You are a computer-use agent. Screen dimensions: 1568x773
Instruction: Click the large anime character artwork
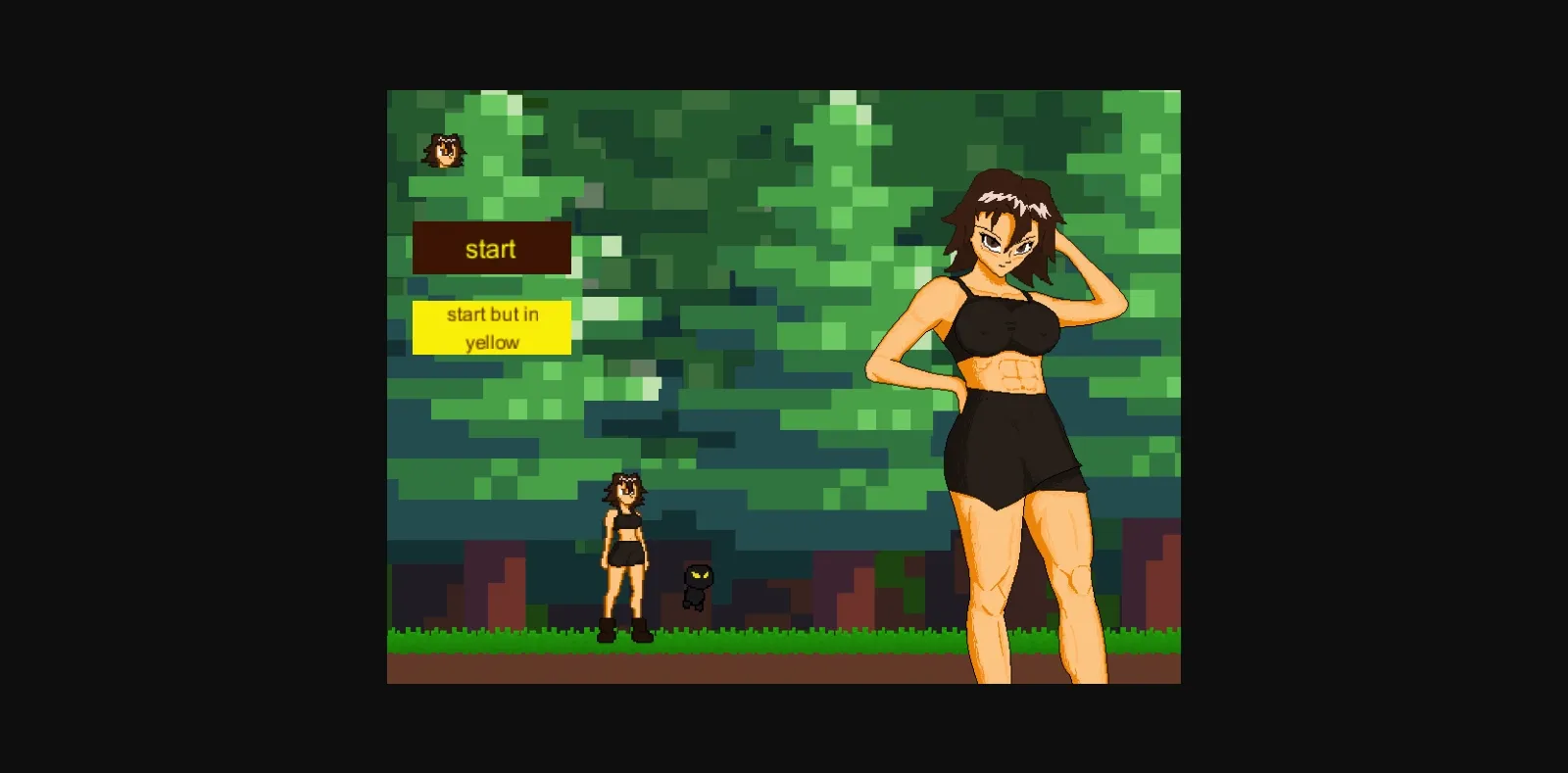pos(1009,421)
